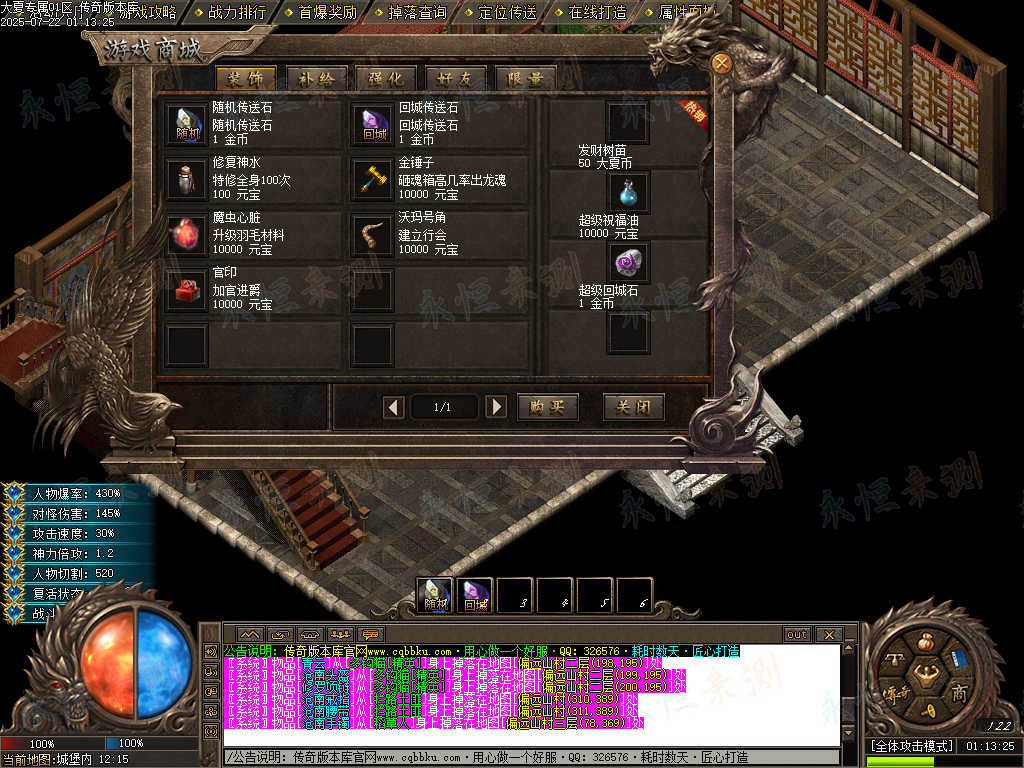This screenshot has width=1024, height=768.
Task: Select the 超级祝福油 blue flask item
Action: click(628, 192)
